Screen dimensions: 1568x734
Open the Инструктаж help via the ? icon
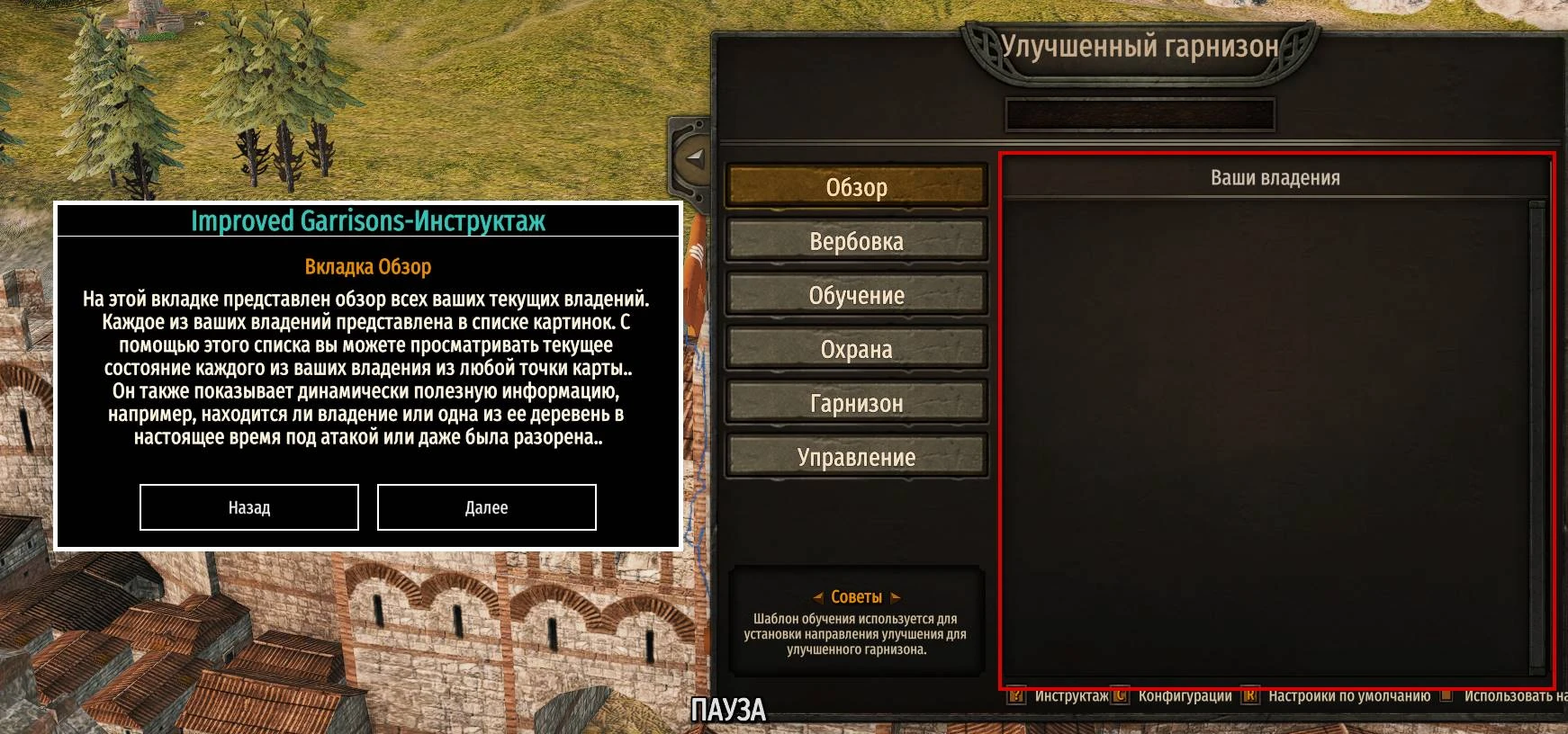point(1018,694)
